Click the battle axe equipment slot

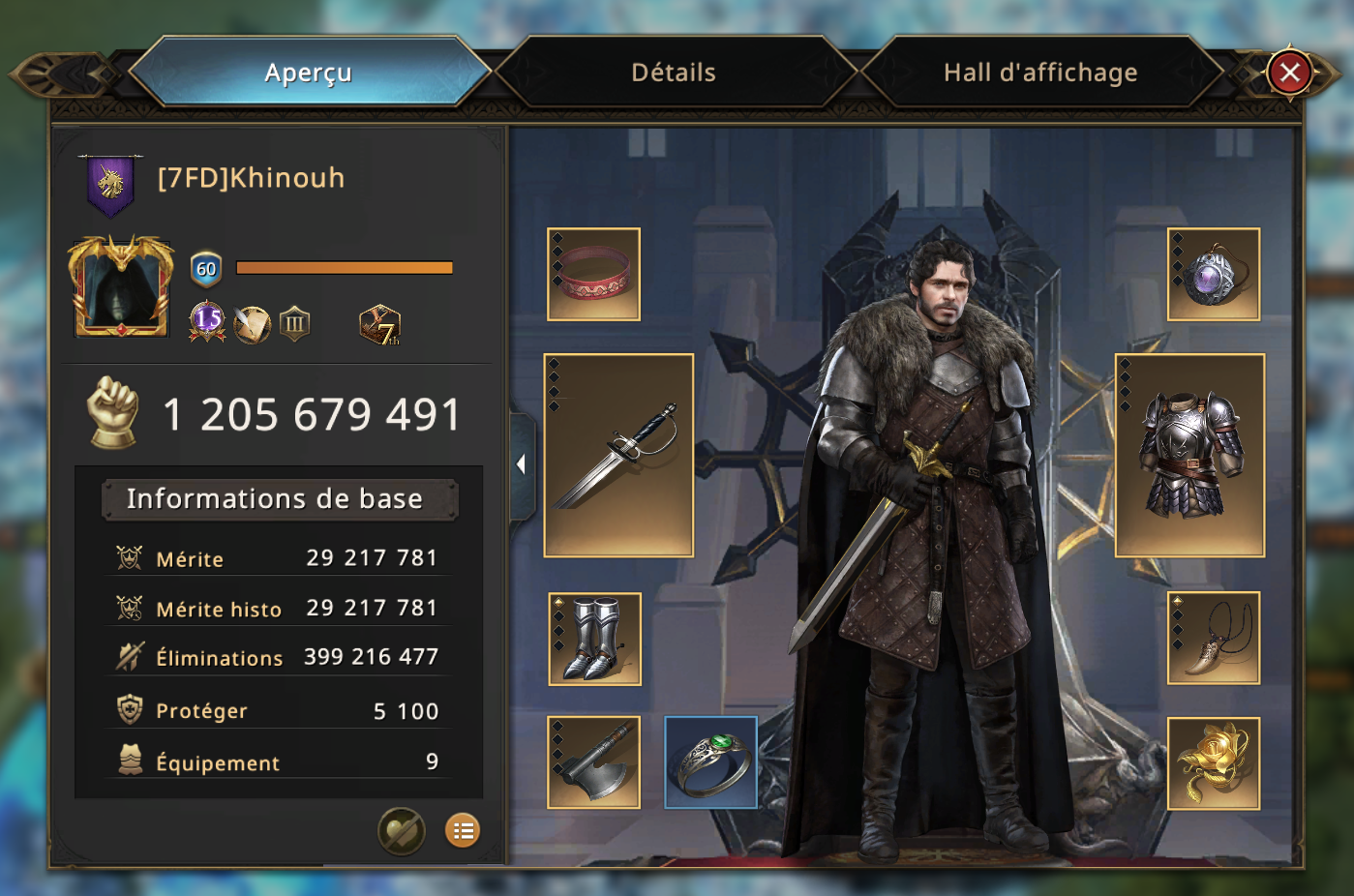pos(593,762)
